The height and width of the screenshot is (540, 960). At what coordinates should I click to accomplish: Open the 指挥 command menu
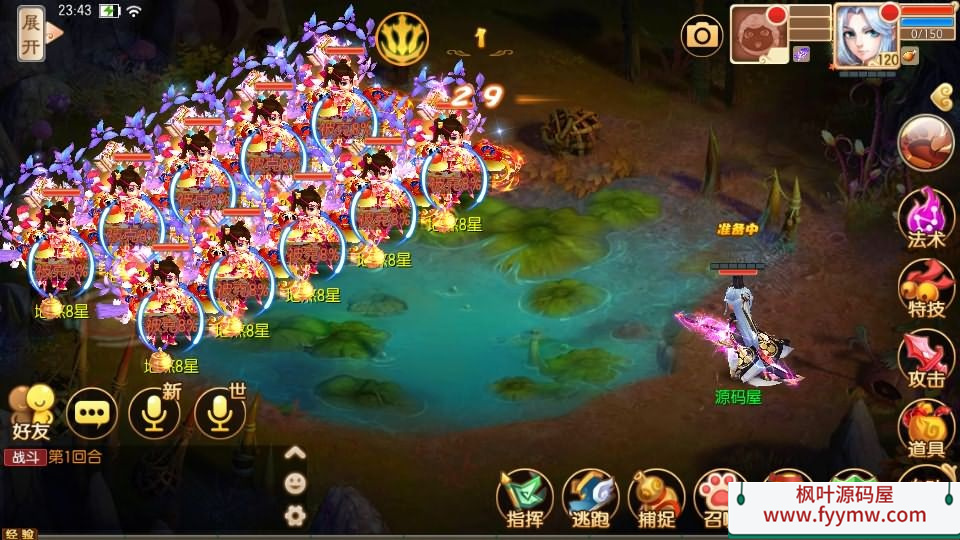525,496
